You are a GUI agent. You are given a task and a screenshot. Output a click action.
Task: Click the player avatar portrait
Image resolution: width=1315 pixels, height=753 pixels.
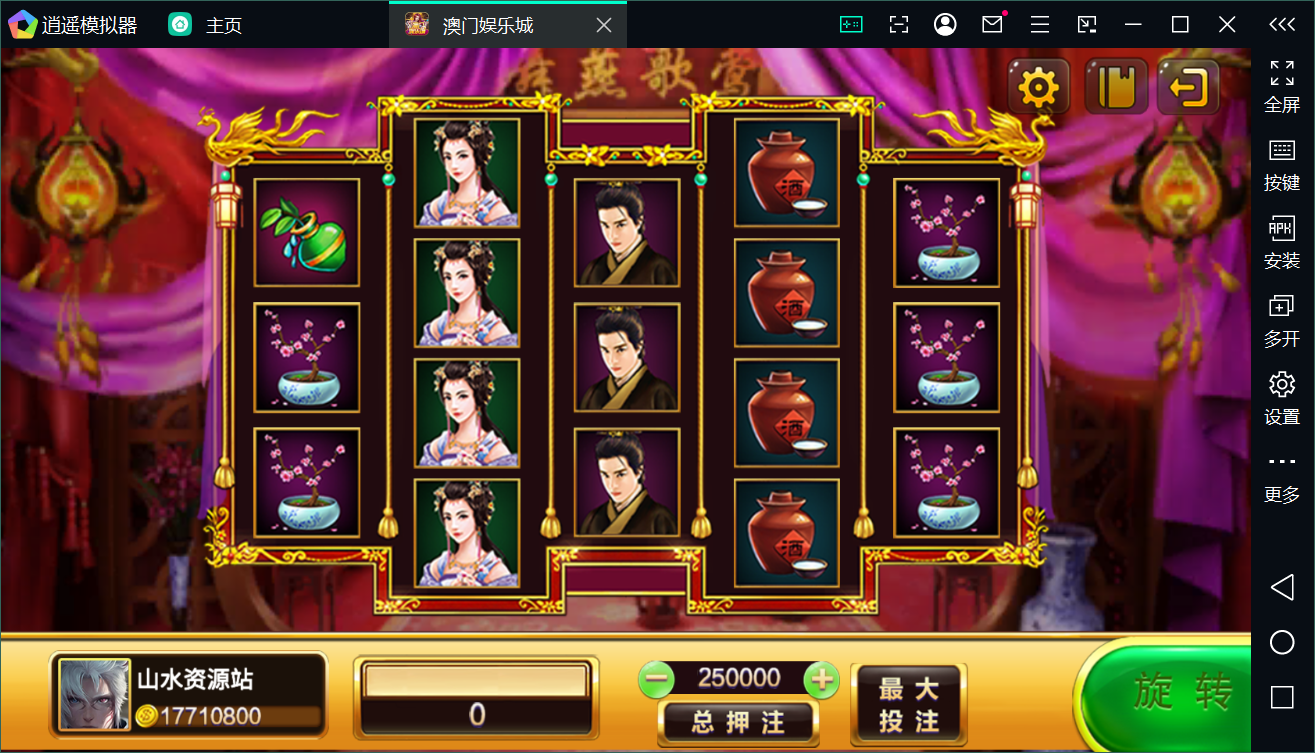(x=94, y=693)
